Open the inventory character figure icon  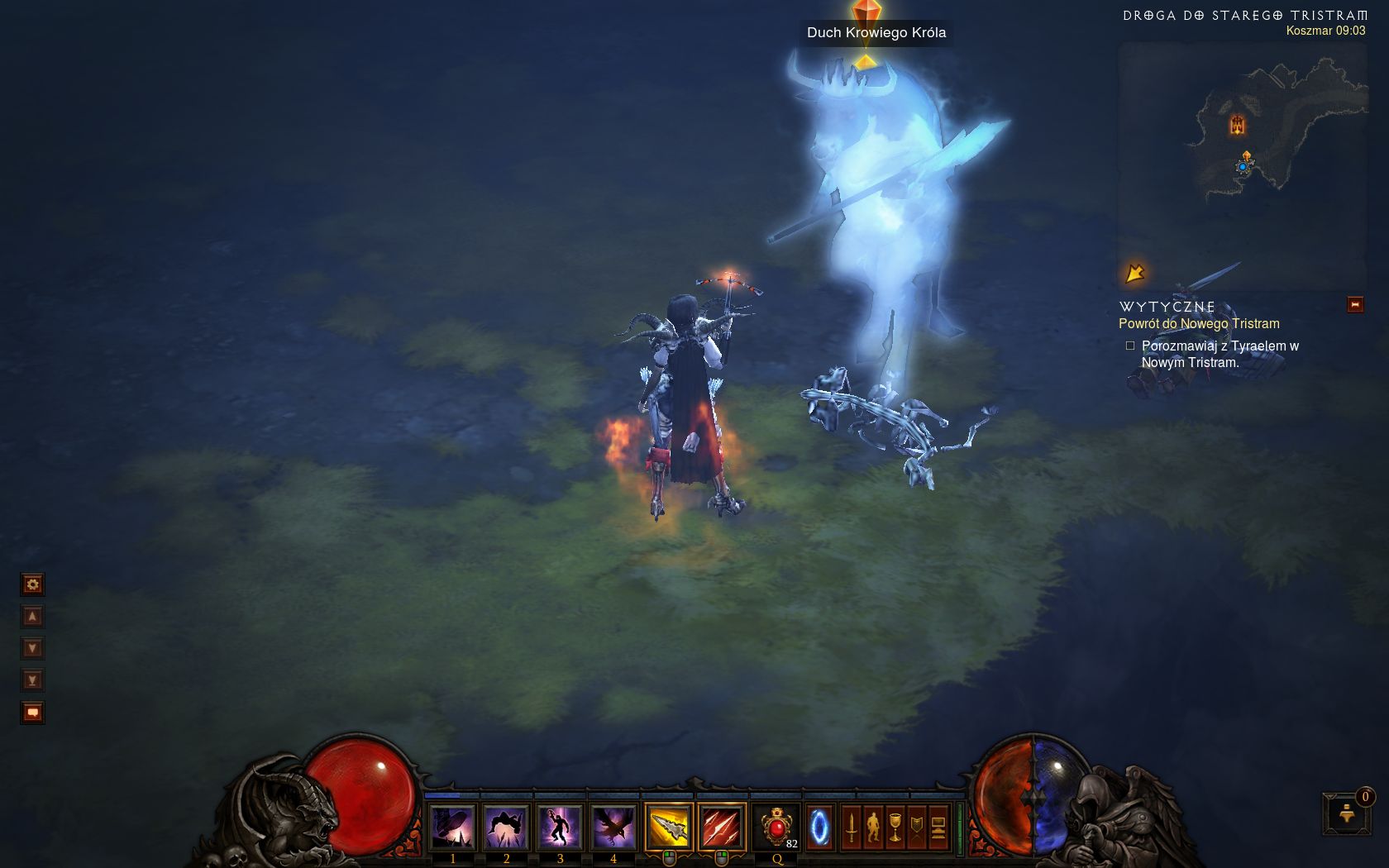click(x=873, y=827)
